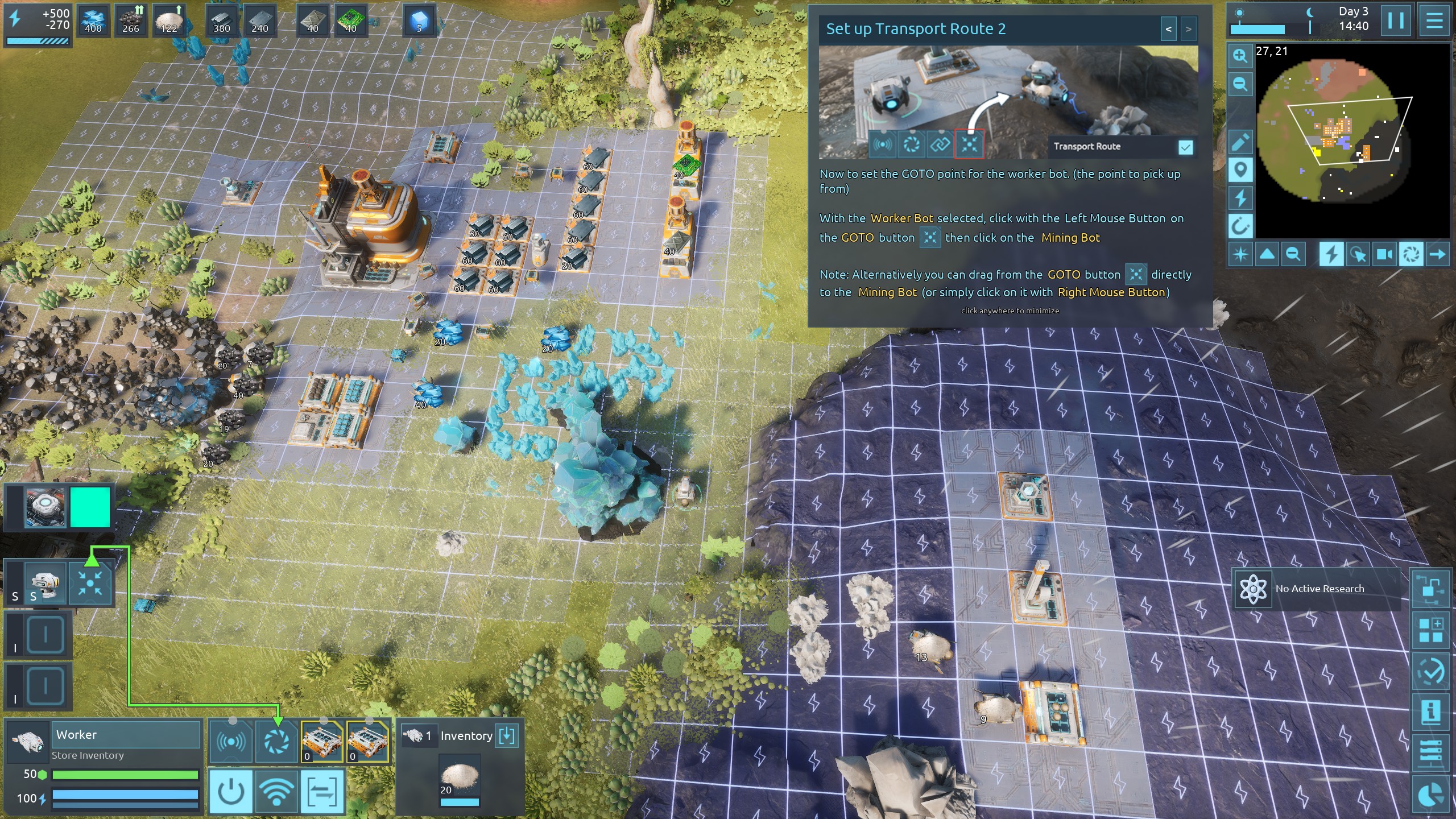1456x819 pixels.
Task: Open the pie chart statistics panel
Action: click(1430, 796)
